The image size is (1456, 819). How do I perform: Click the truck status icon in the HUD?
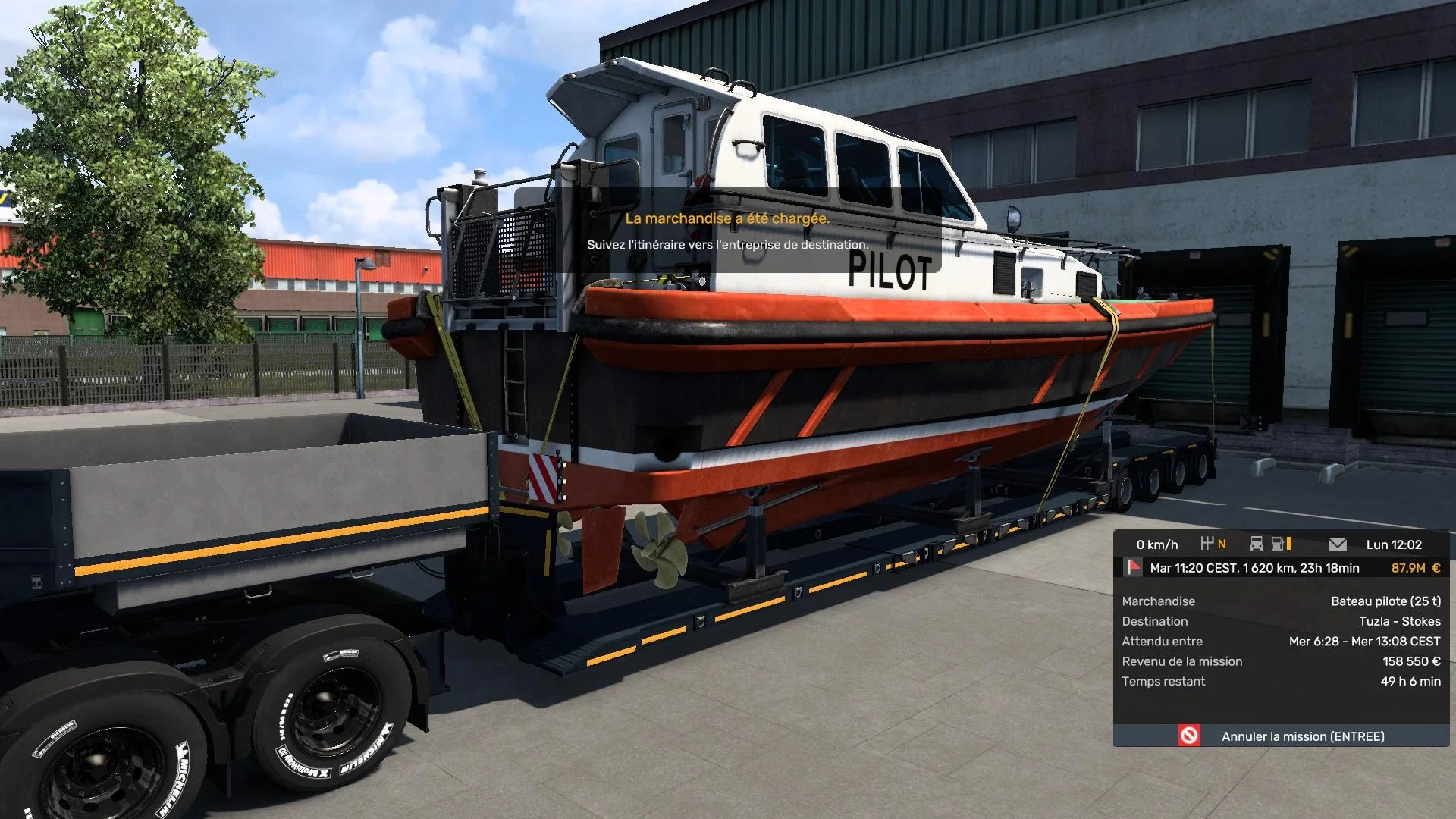(1257, 544)
